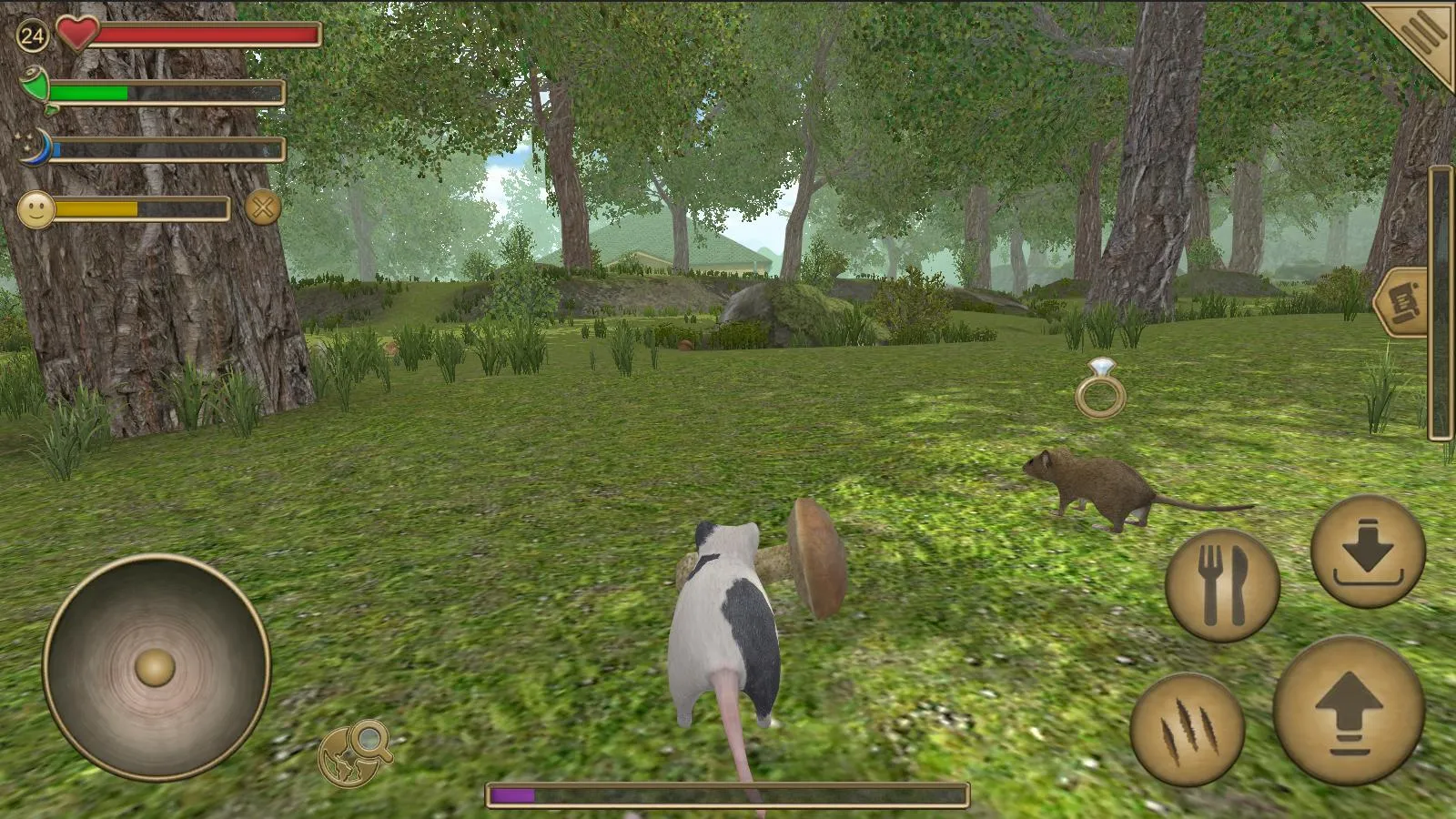Collect the diamond ring on the grass
Image resolution: width=1456 pixels, height=819 pixels.
[1103, 388]
